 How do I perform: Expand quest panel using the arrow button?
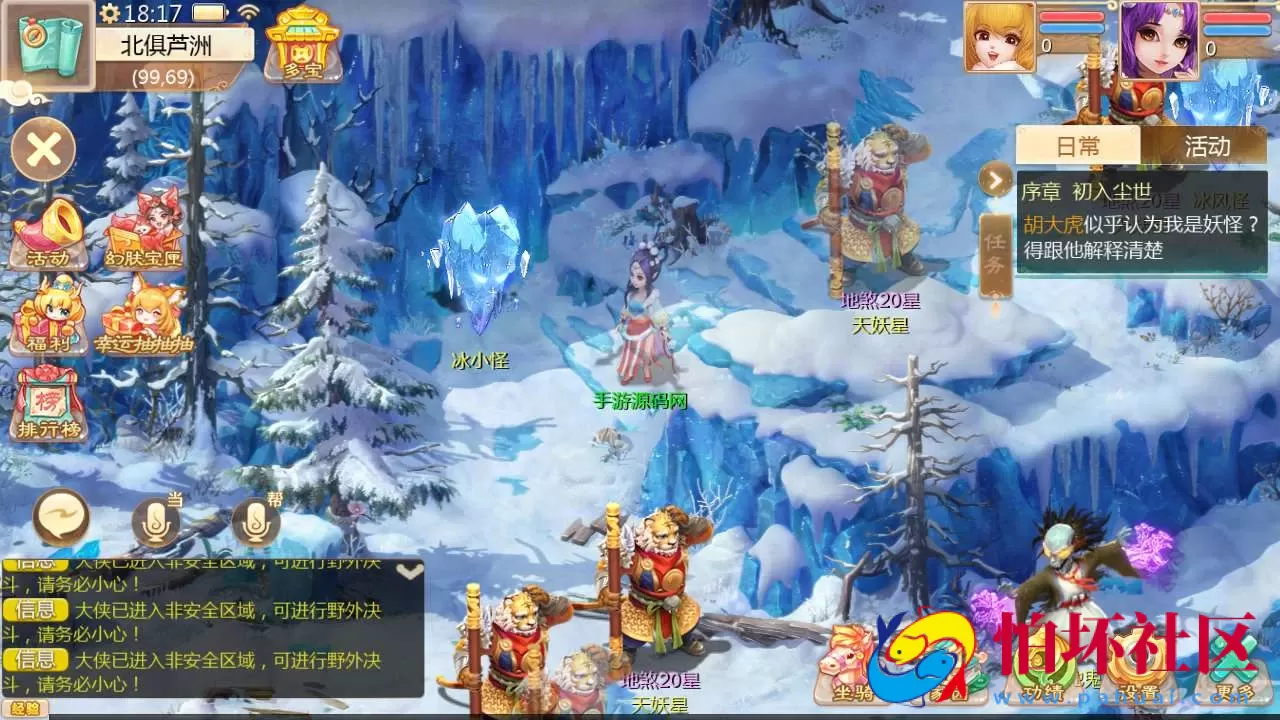click(x=994, y=181)
